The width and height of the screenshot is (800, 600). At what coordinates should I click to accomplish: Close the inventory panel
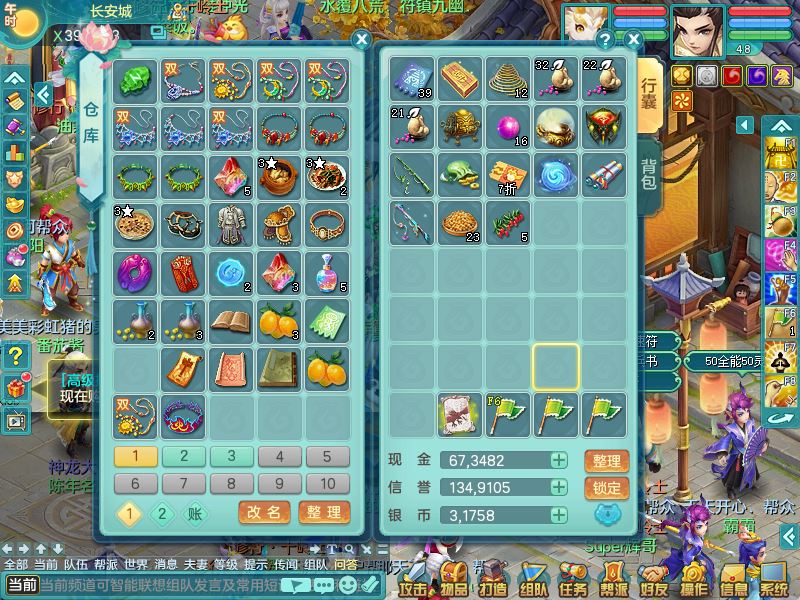(x=633, y=40)
